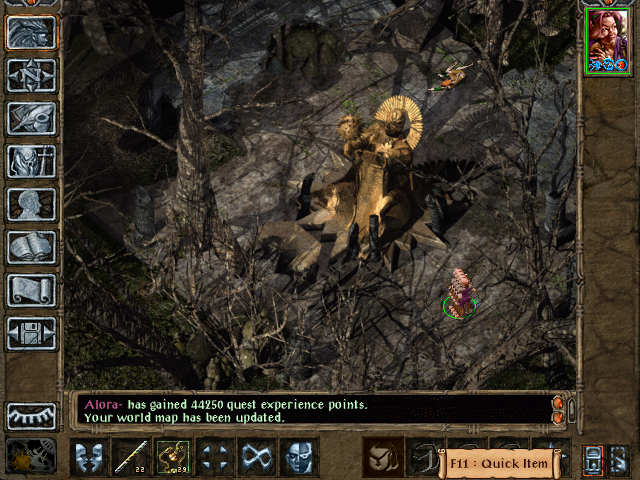Open the area map with the compass button

click(31, 75)
